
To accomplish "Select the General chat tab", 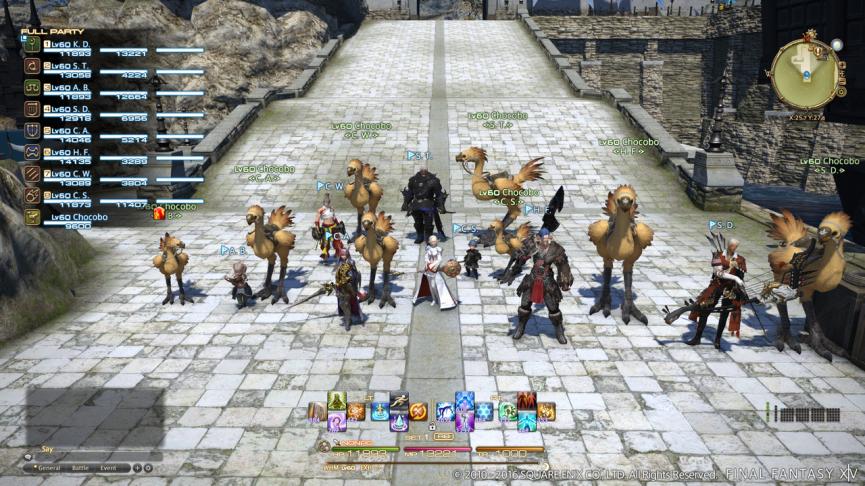I will (48, 467).
